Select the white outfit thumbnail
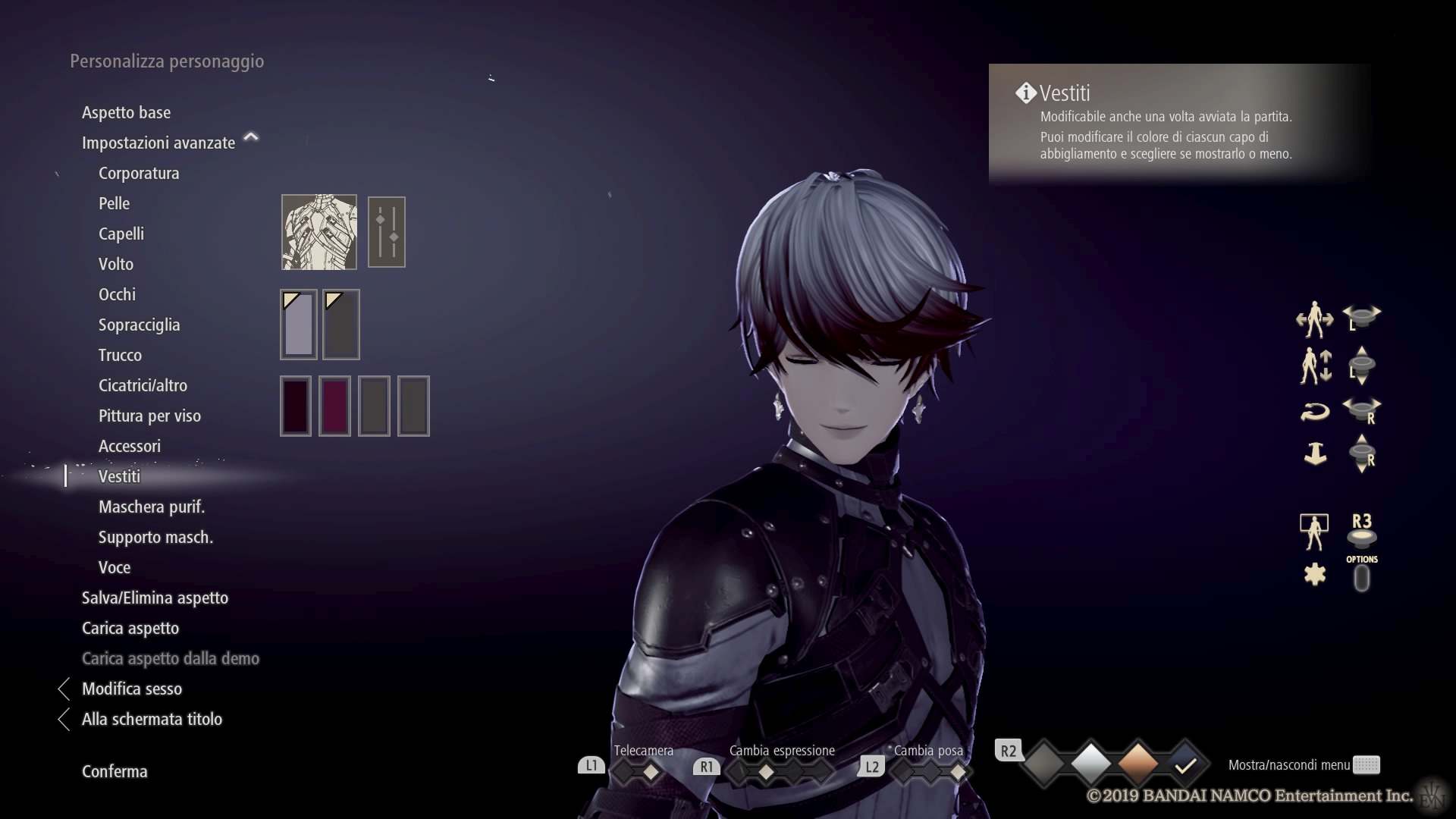The width and height of the screenshot is (1456, 819). pyautogui.click(x=319, y=232)
